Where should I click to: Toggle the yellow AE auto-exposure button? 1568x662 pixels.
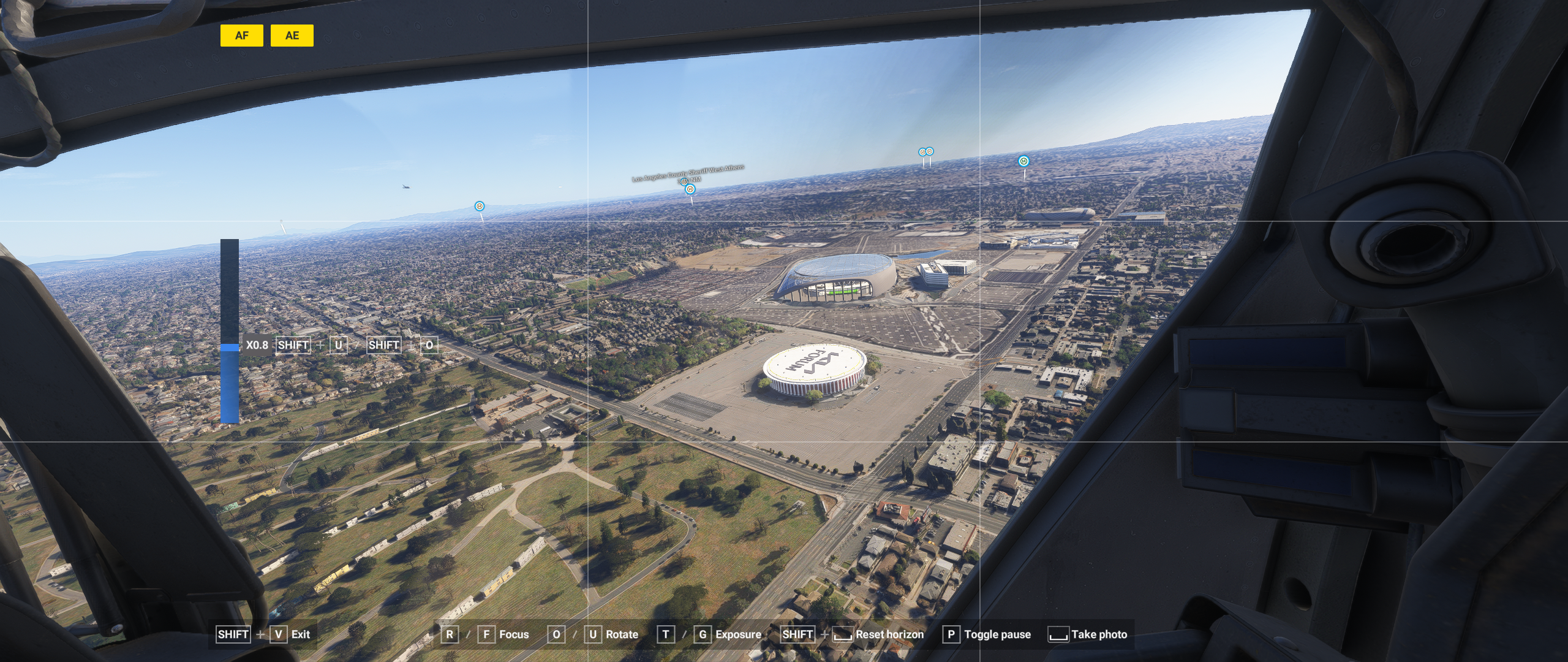tap(292, 36)
